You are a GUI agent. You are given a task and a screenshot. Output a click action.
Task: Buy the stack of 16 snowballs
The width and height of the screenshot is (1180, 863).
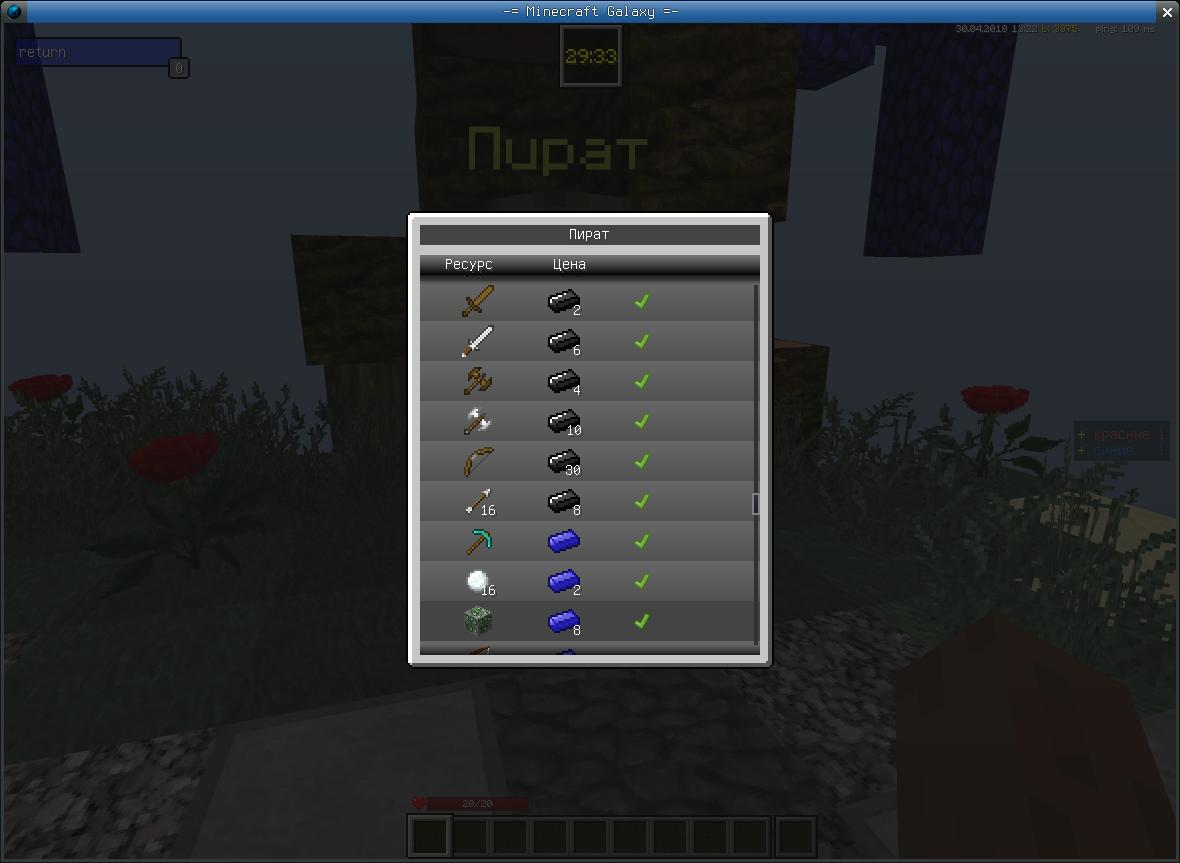(478, 581)
